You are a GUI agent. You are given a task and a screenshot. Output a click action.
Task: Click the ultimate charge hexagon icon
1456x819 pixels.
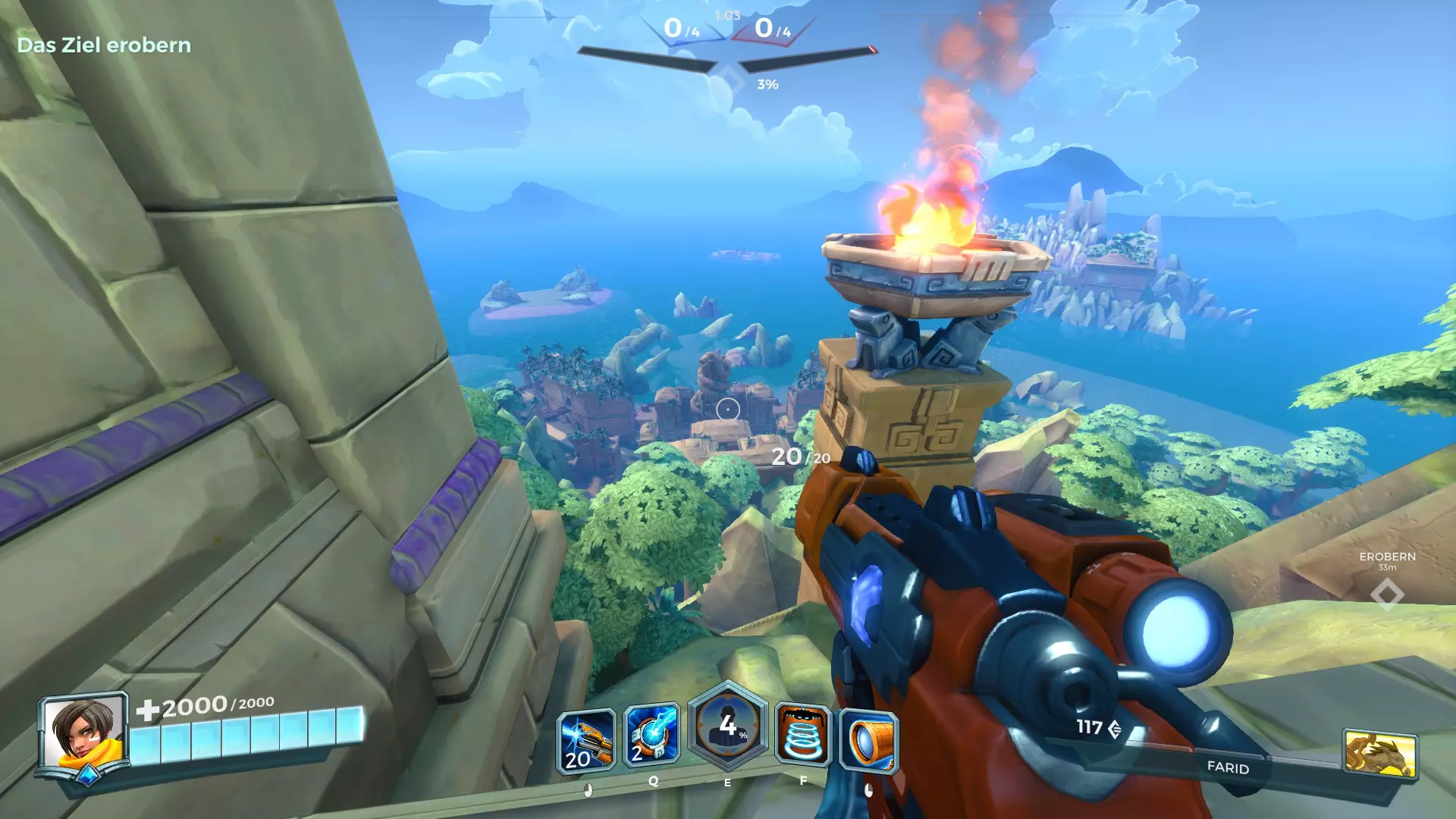(727, 726)
